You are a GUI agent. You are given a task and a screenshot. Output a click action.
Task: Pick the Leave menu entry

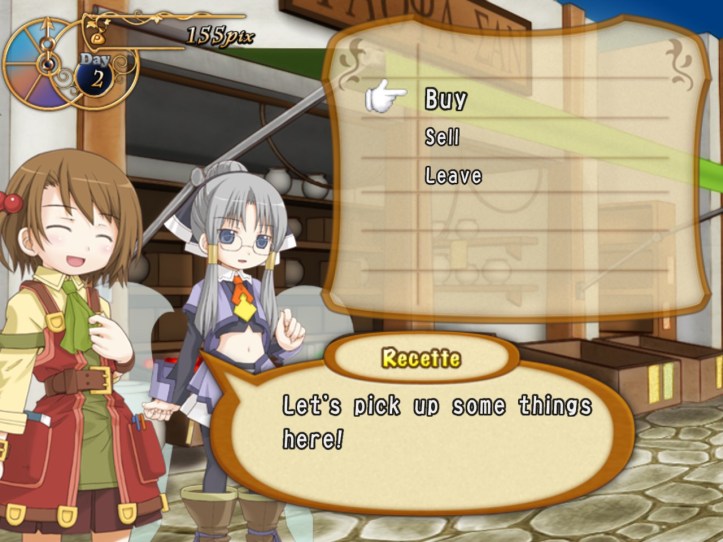tap(453, 176)
